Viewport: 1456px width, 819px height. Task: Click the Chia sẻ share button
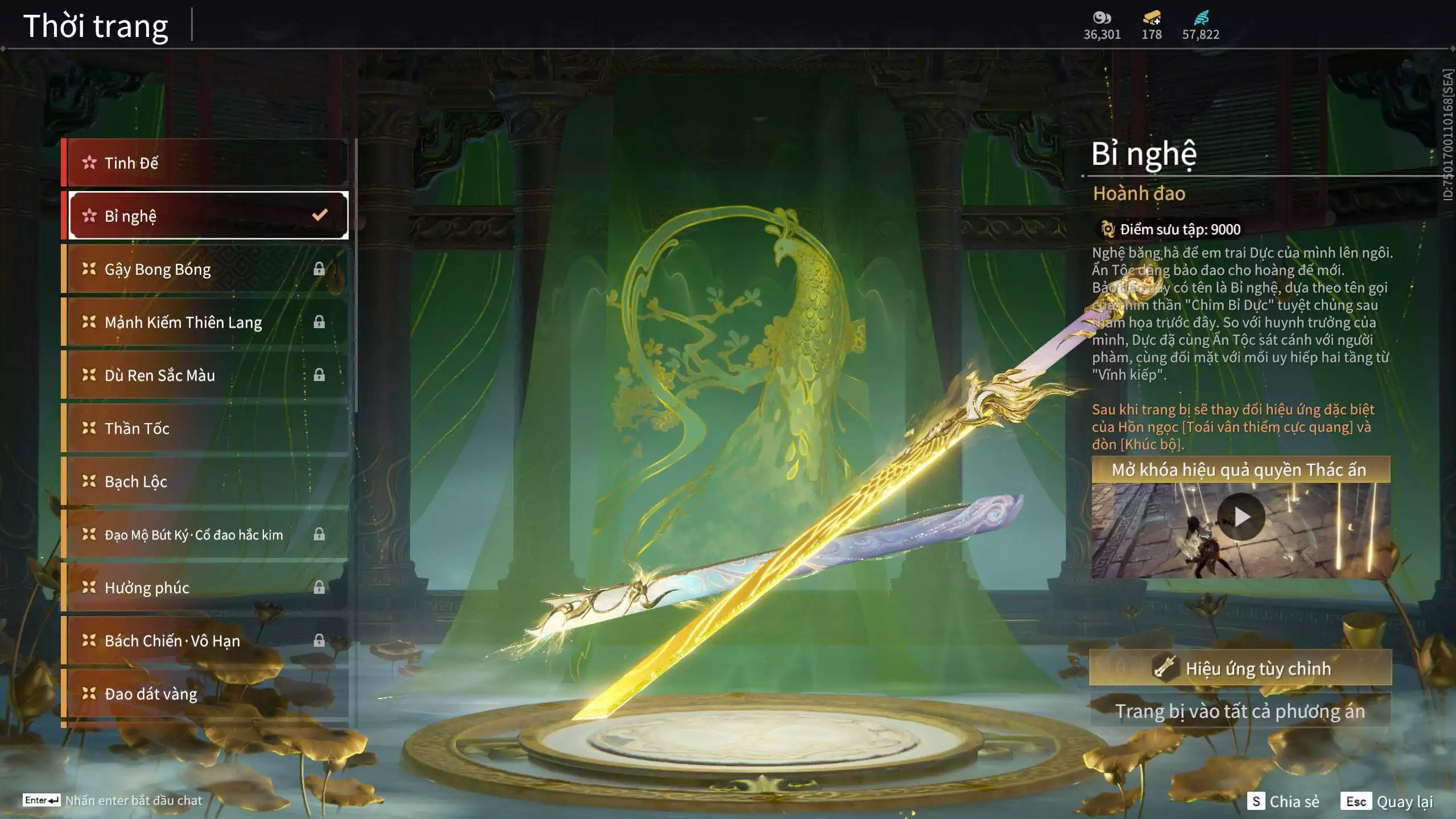coord(1283,801)
